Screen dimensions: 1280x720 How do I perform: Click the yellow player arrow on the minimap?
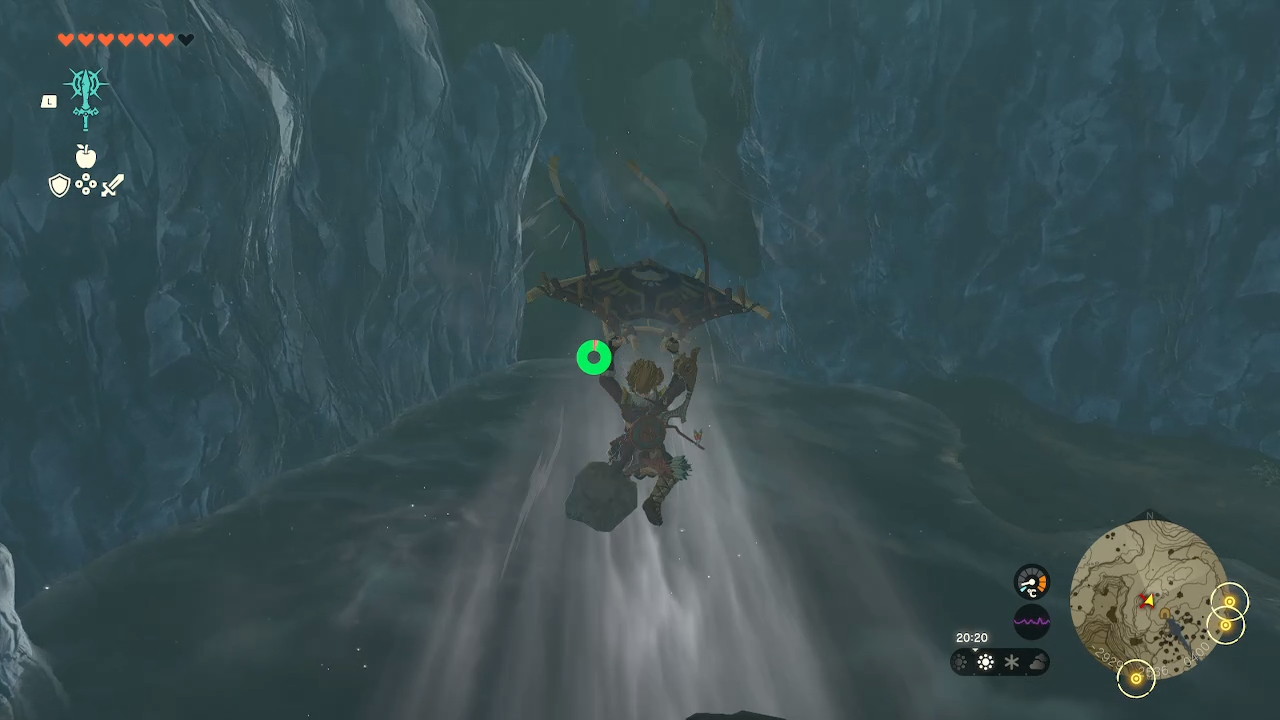pyautogui.click(x=1147, y=600)
